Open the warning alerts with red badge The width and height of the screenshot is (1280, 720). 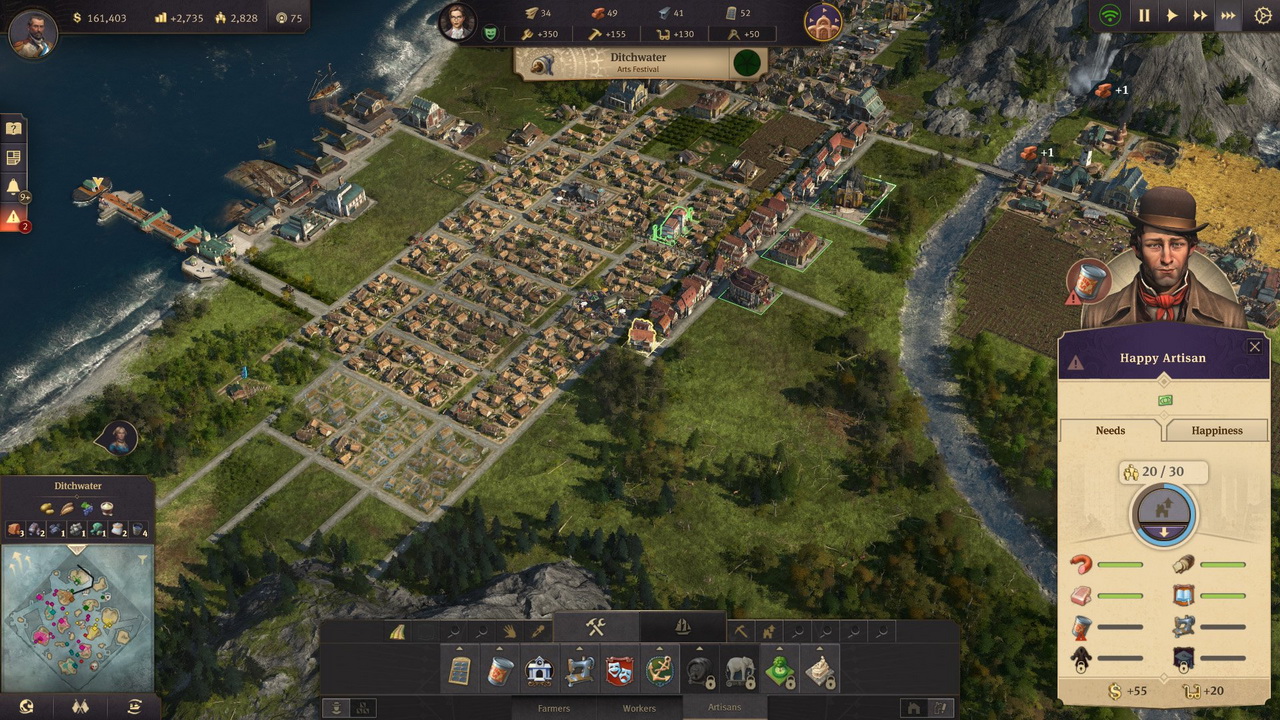click(x=14, y=217)
